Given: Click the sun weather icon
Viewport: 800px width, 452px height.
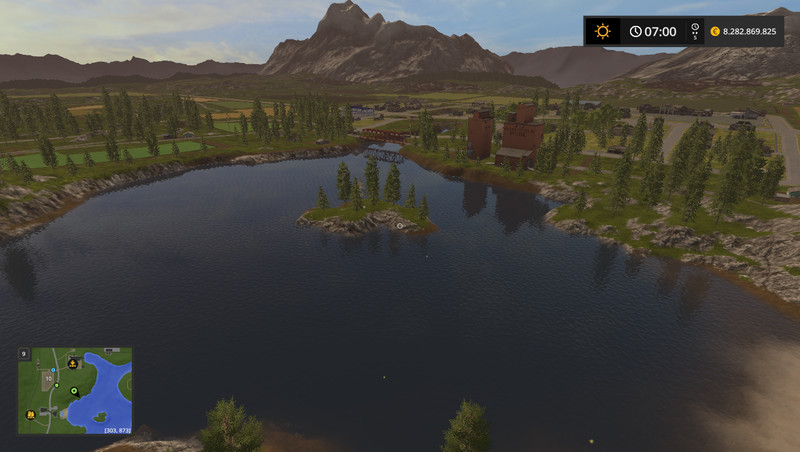Looking at the screenshot, I should [602, 31].
